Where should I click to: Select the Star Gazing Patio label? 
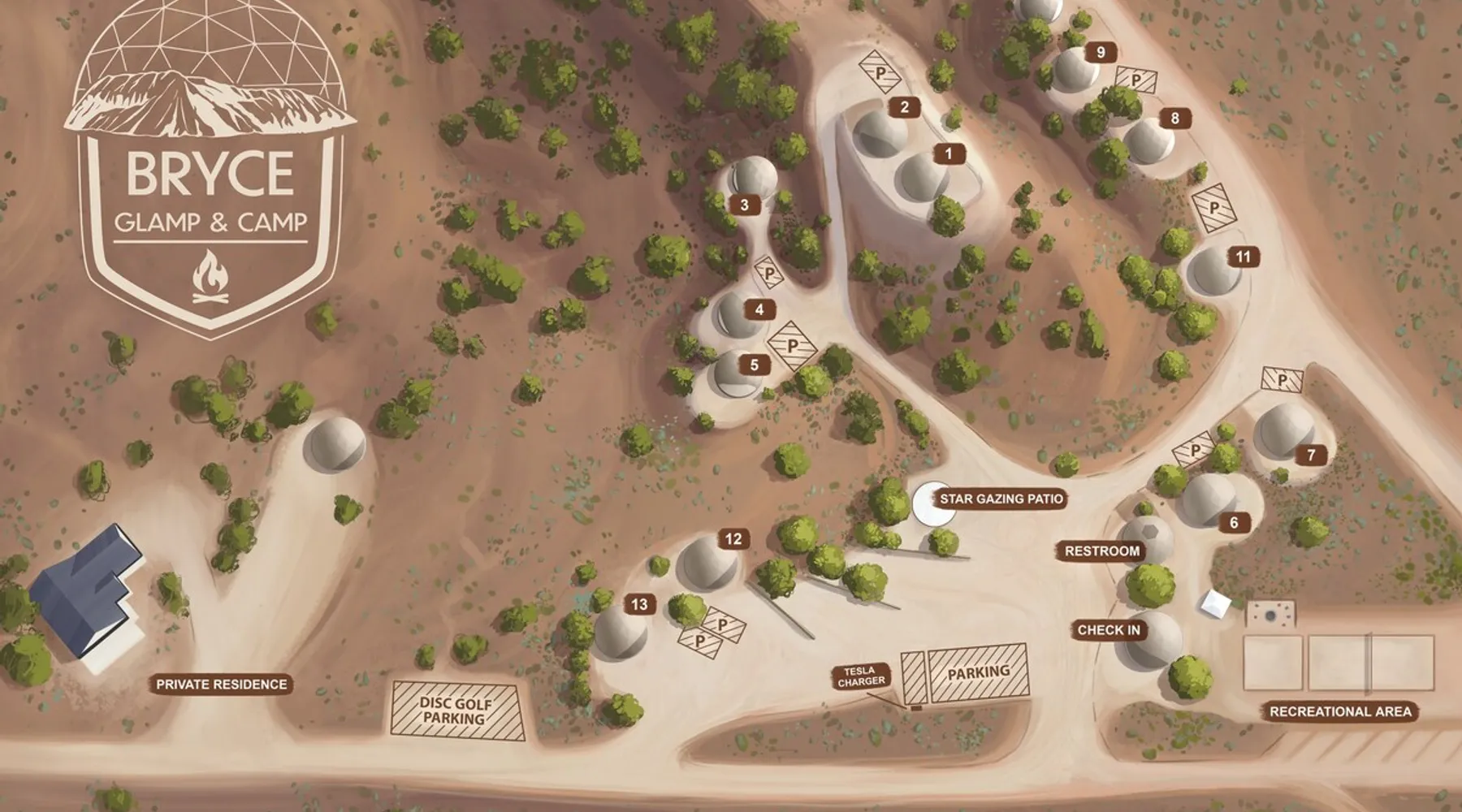click(x=1001, y=499)
